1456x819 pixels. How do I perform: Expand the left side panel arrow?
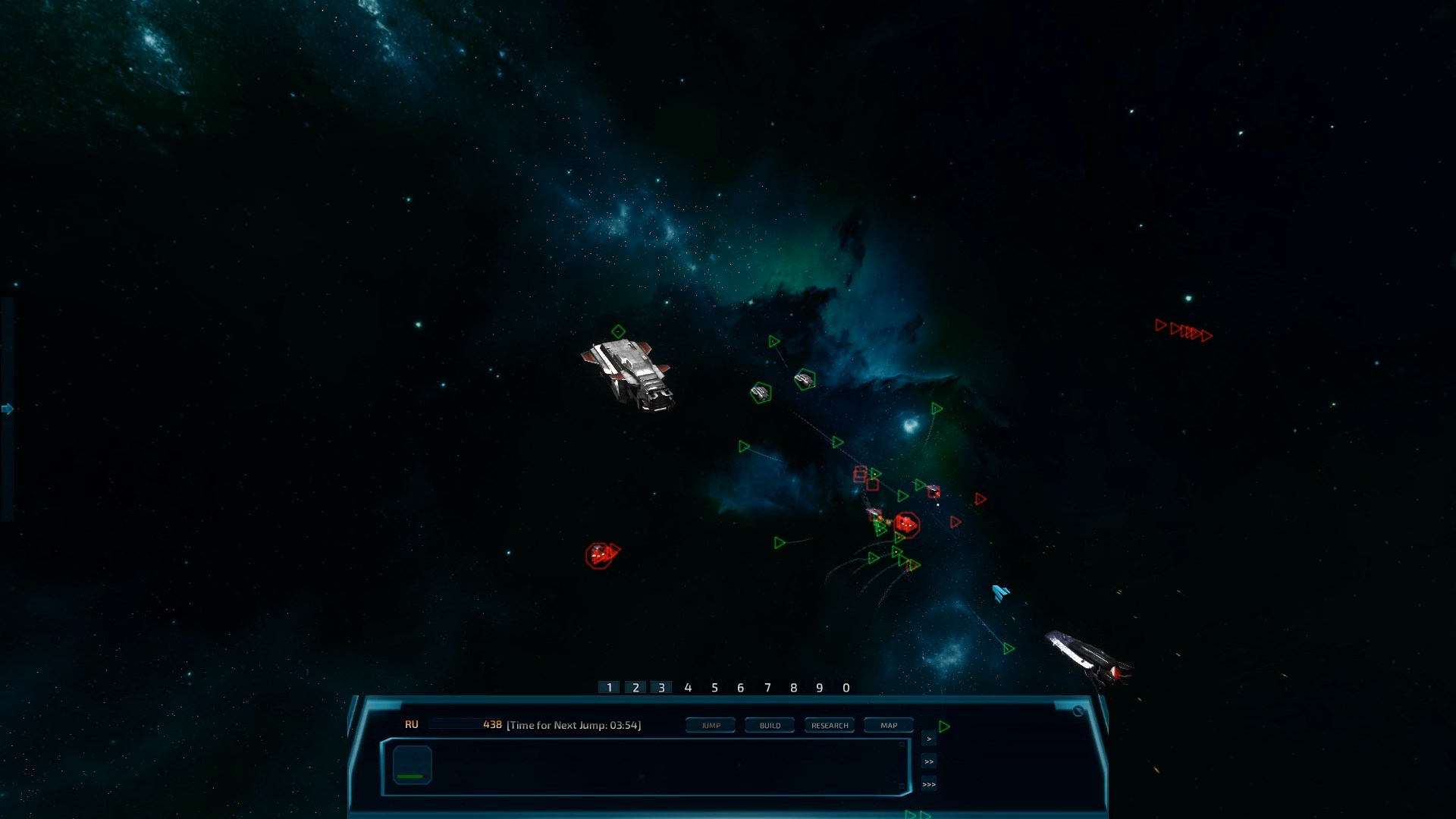coord(8,409)
